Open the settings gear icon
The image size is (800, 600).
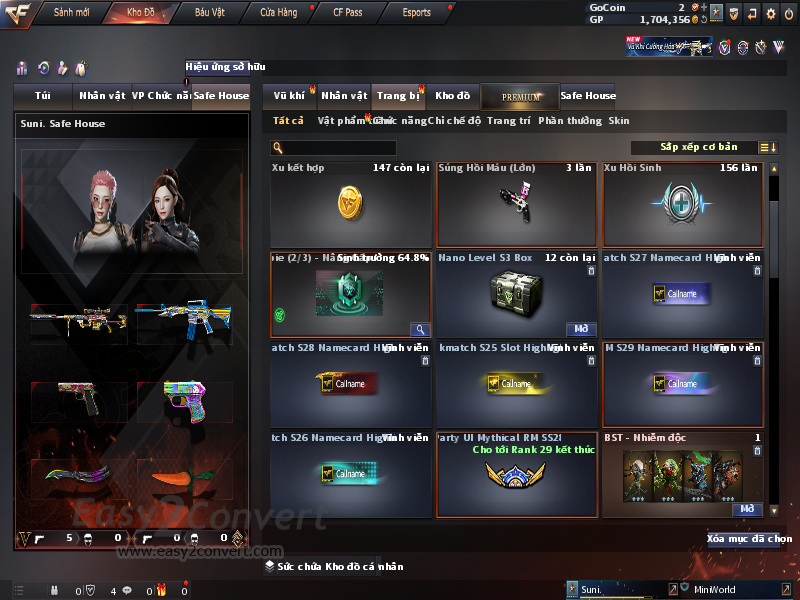click(x=770, y=13)
